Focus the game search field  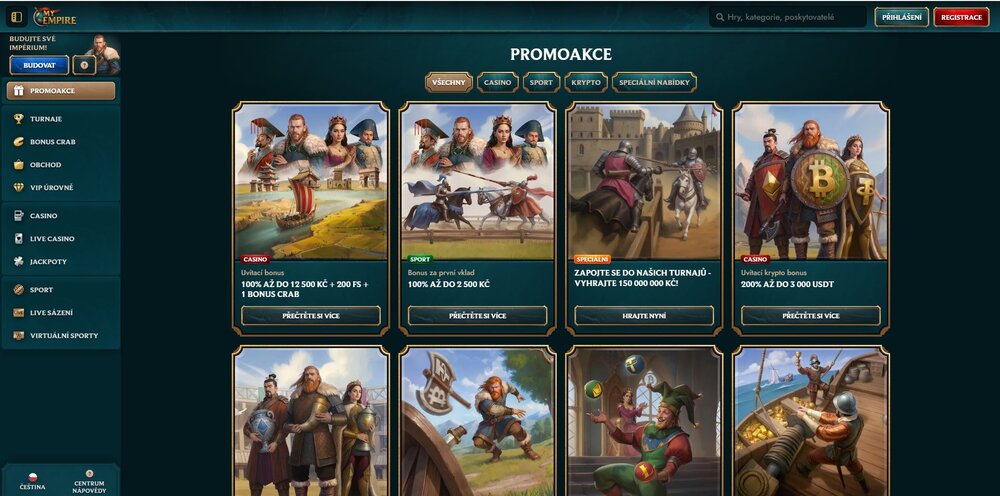tap(788, 17)
